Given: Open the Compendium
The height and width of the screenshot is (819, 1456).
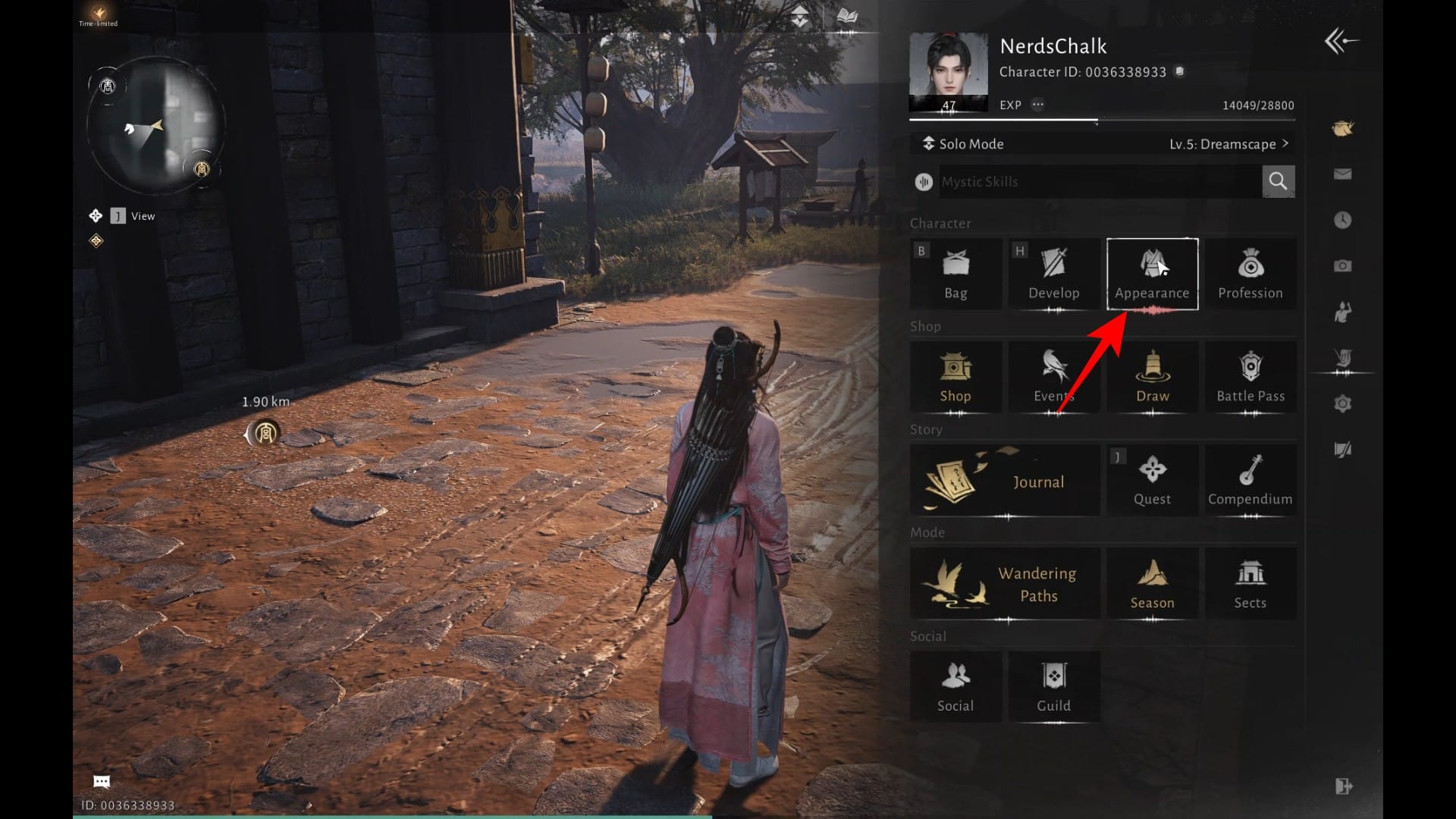Looking at the screenshot, I should (1250, 481).
